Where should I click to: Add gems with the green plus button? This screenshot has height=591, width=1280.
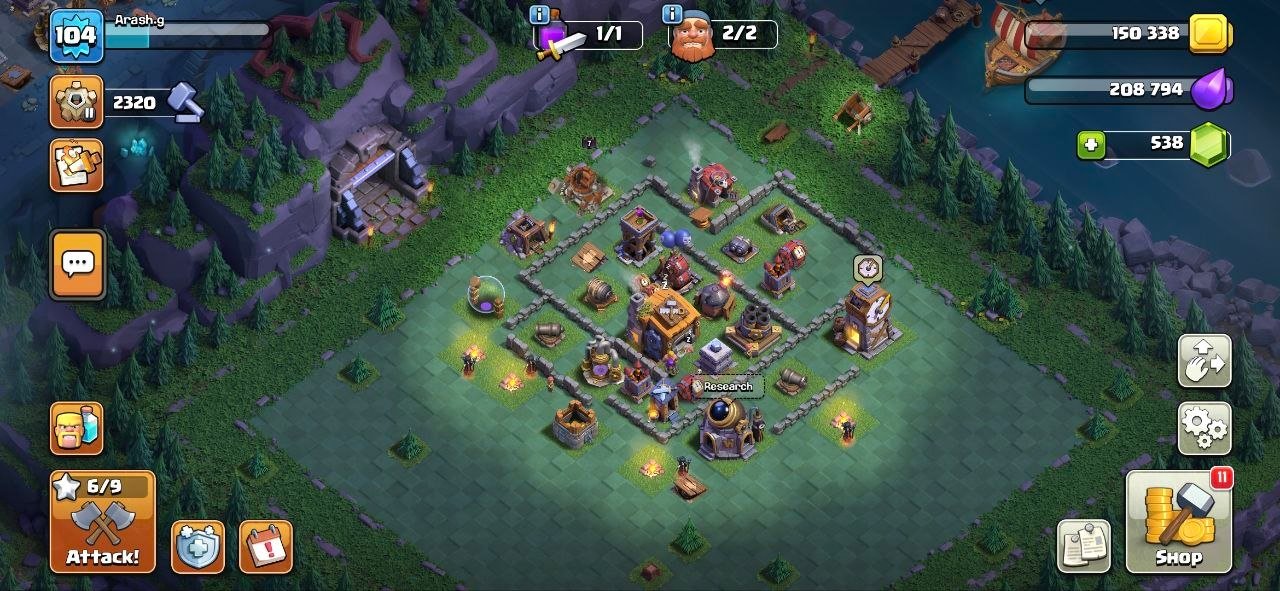tap(1091, 145)
